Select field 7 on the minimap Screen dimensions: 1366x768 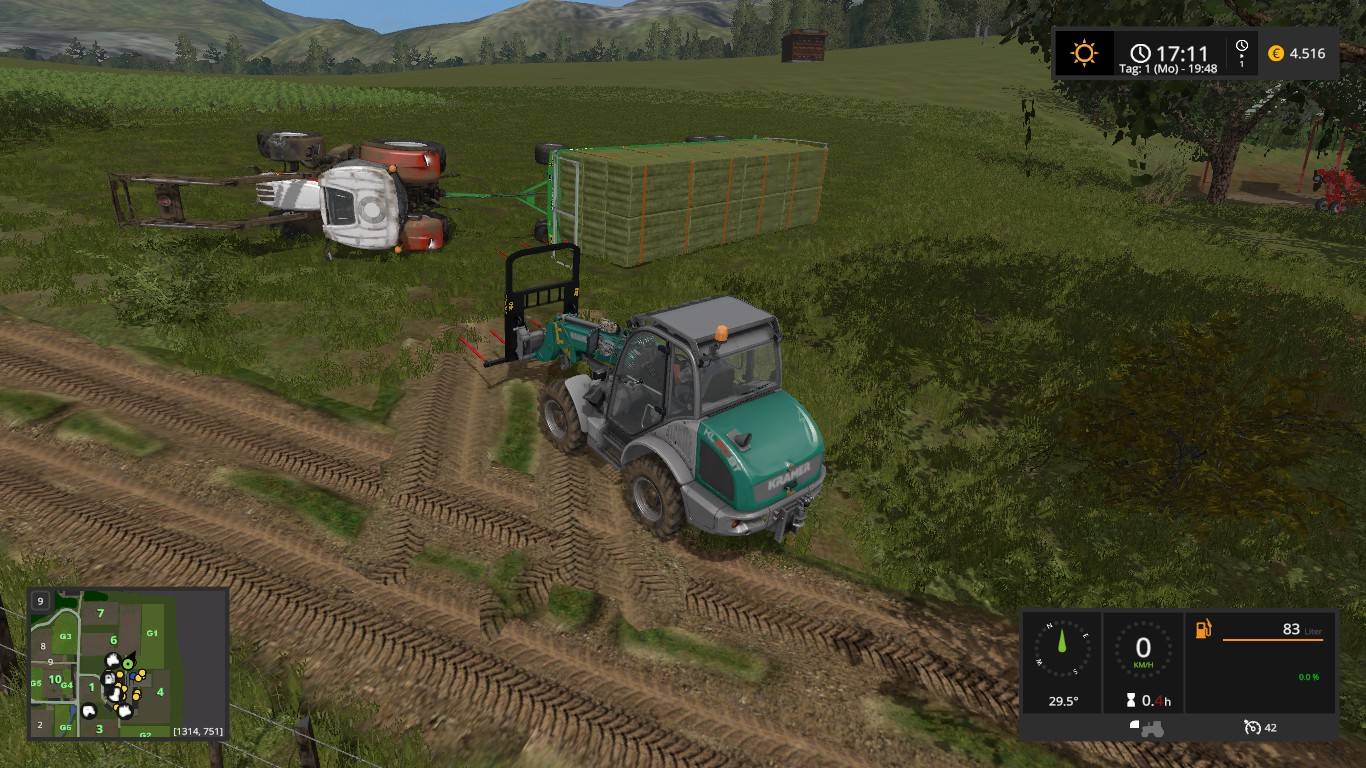(100, 612)
